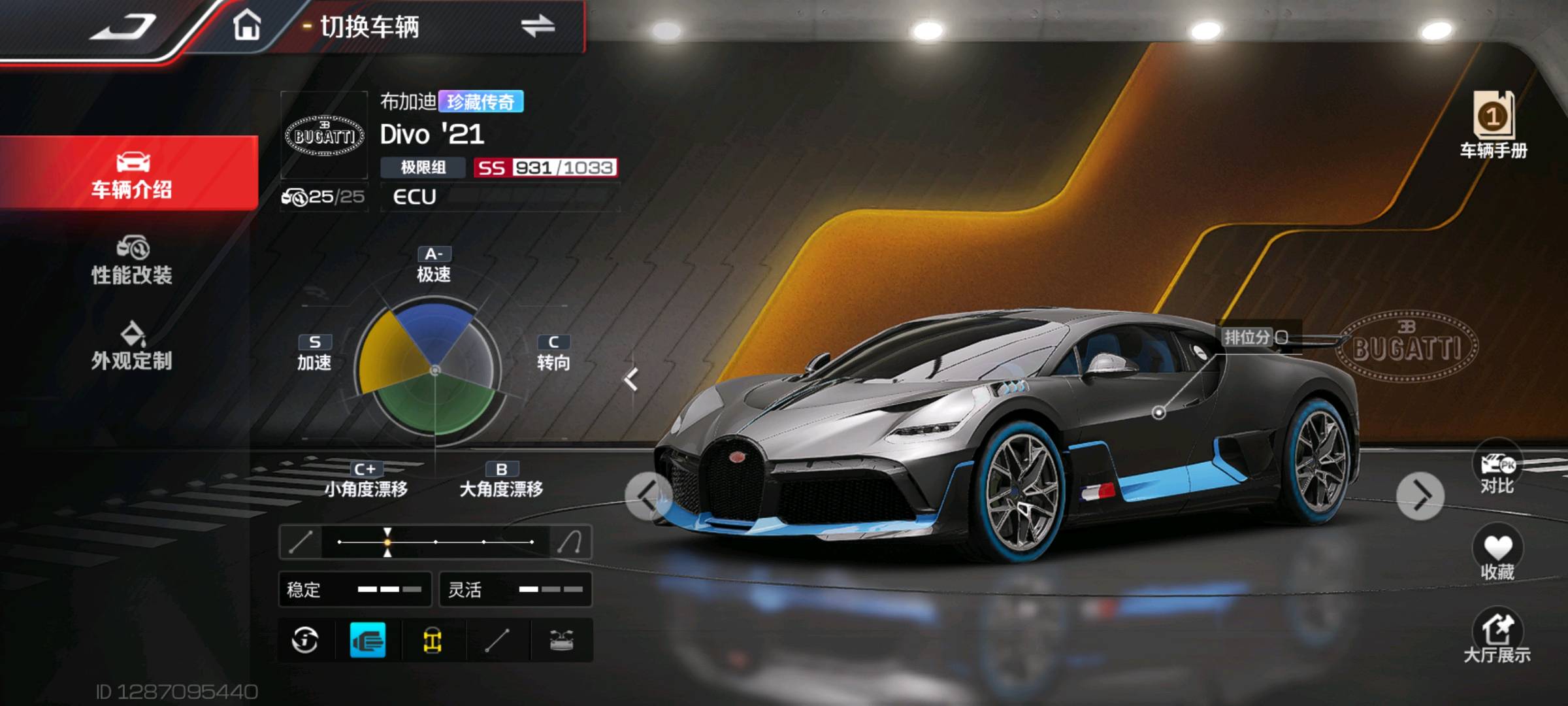Click the Bugatti brand logo
The height and width of the screenshot is (706, 1568).
(324, 135)
